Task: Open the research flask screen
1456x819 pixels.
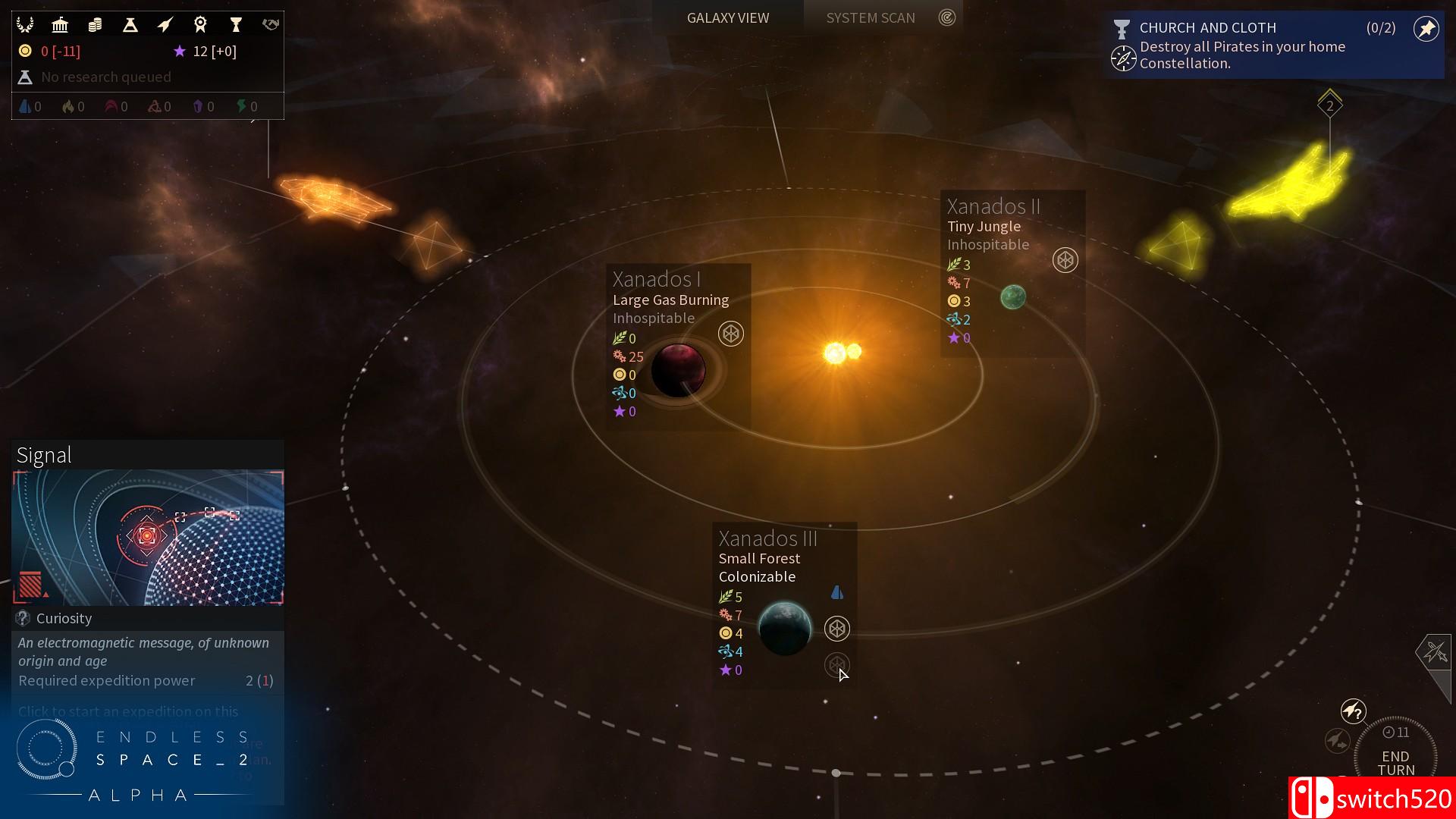Action: pyautogui.click(x=130, y=25)
